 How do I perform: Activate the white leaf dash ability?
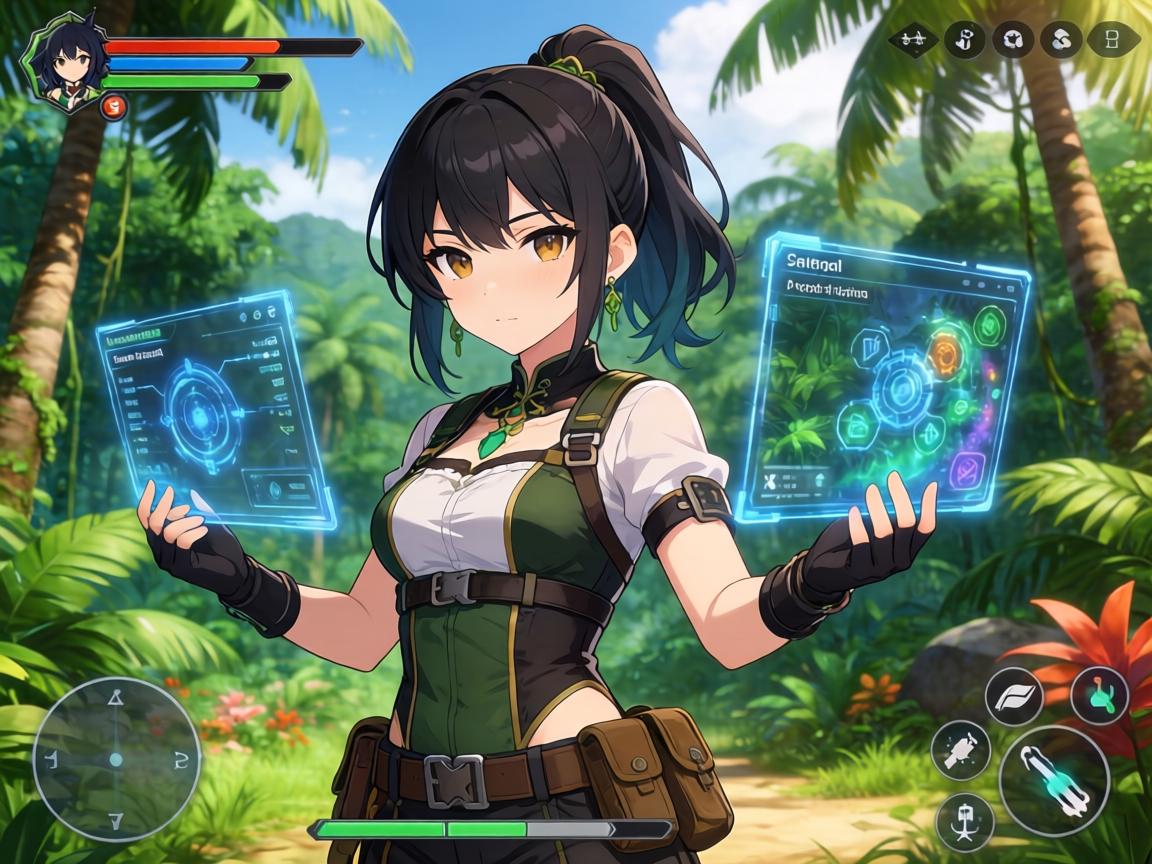(x=1013, y=696)
